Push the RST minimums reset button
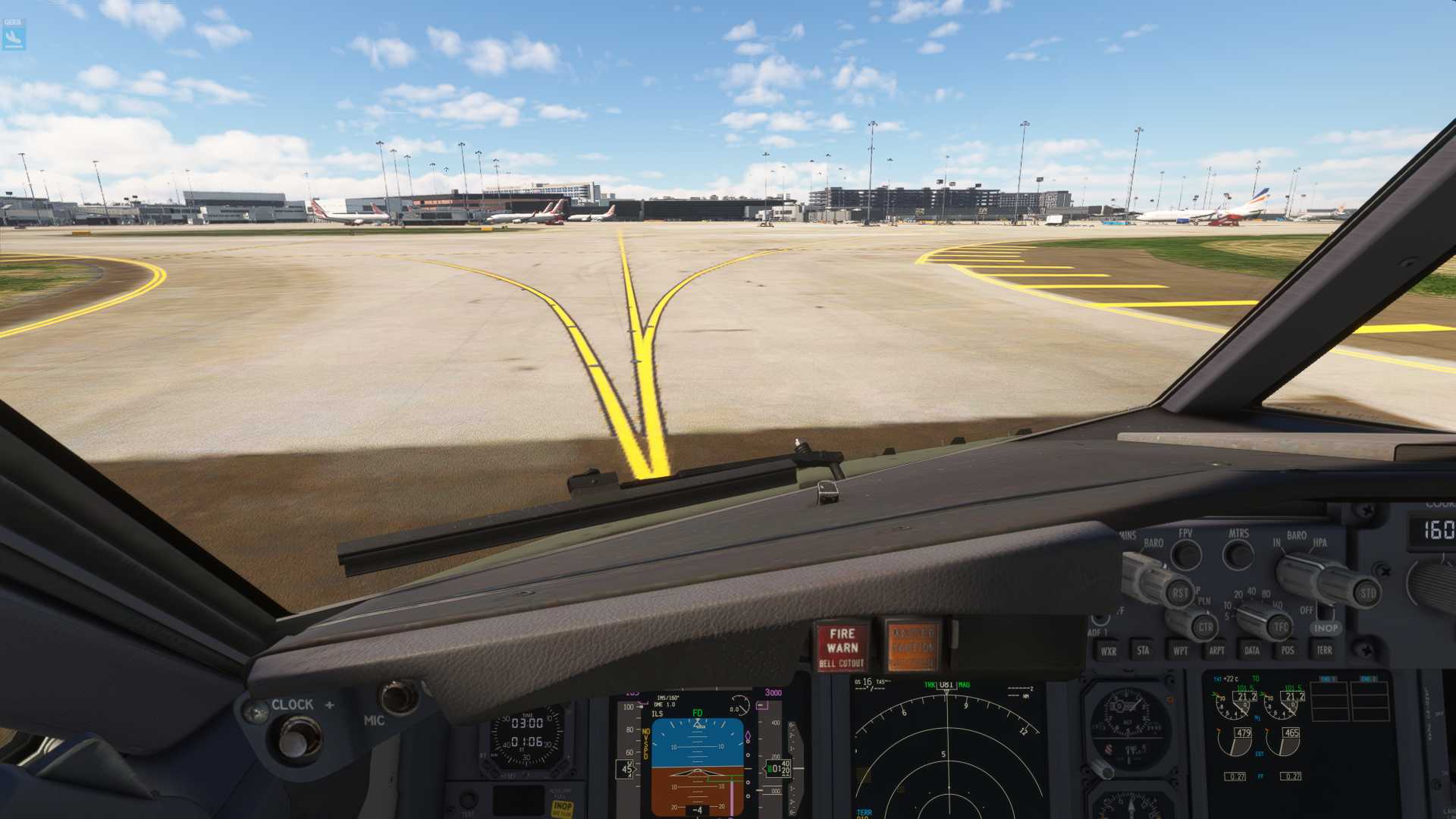 click(x=1179, y=593)
